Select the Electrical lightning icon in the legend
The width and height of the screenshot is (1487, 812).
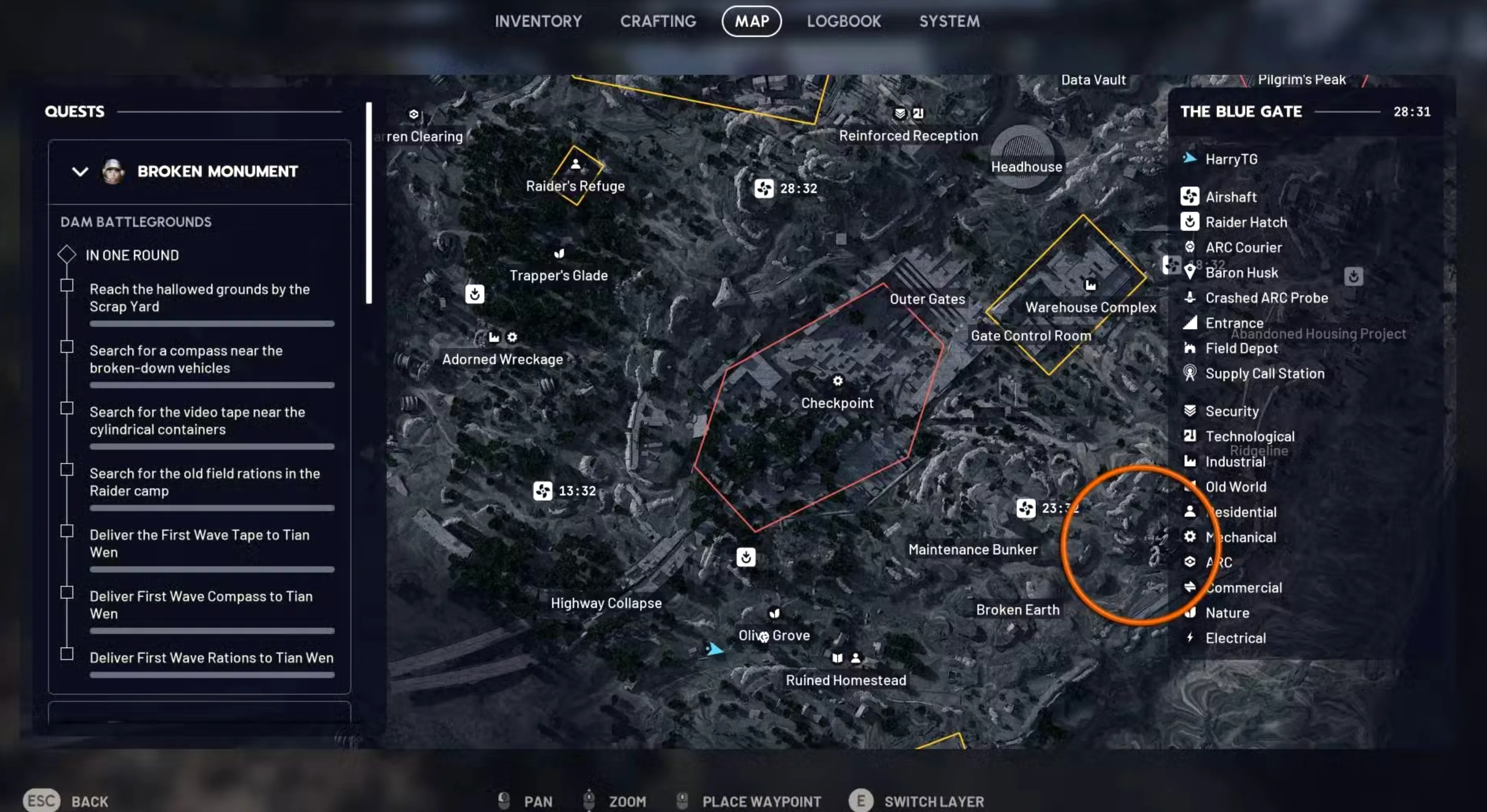click(1190, 638)
